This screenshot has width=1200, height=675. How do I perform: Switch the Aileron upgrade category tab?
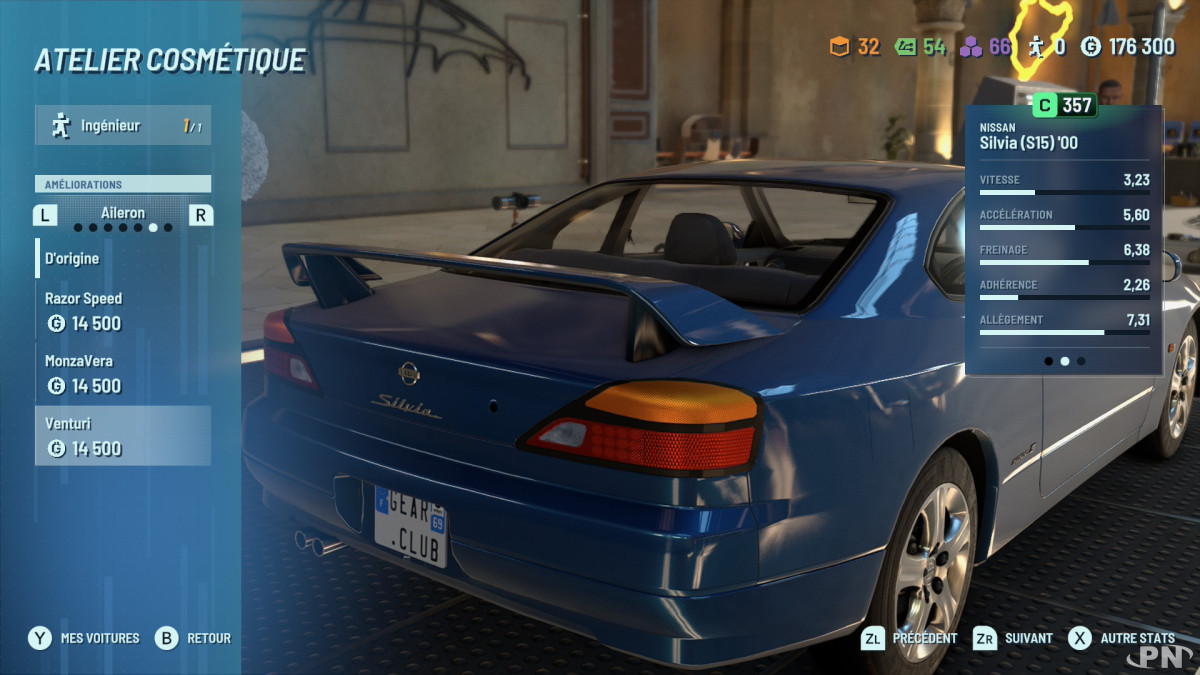[122, 214]
